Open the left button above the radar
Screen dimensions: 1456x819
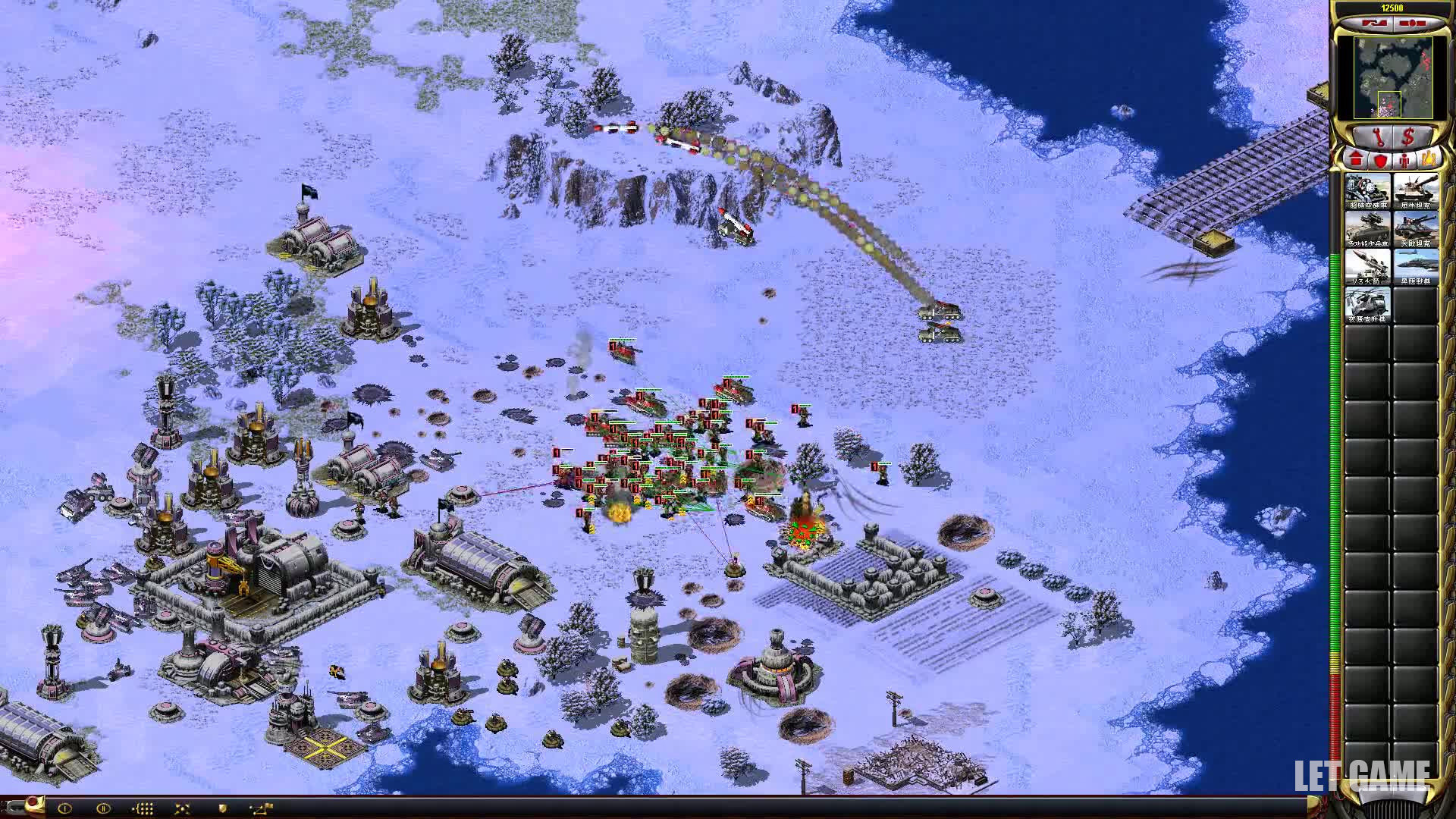click(1374, 24)
